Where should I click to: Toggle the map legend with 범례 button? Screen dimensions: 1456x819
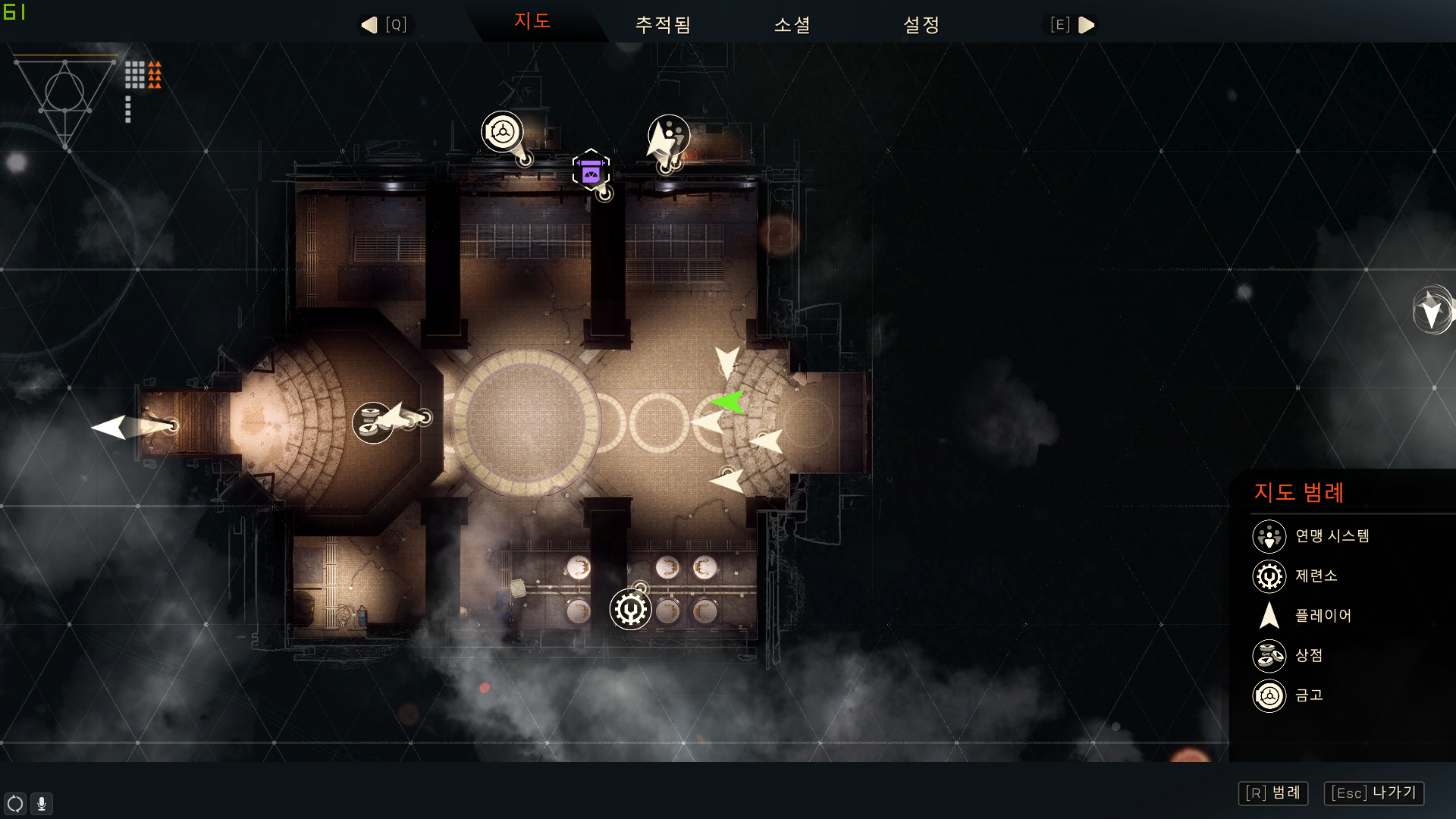pos(1273,793)
